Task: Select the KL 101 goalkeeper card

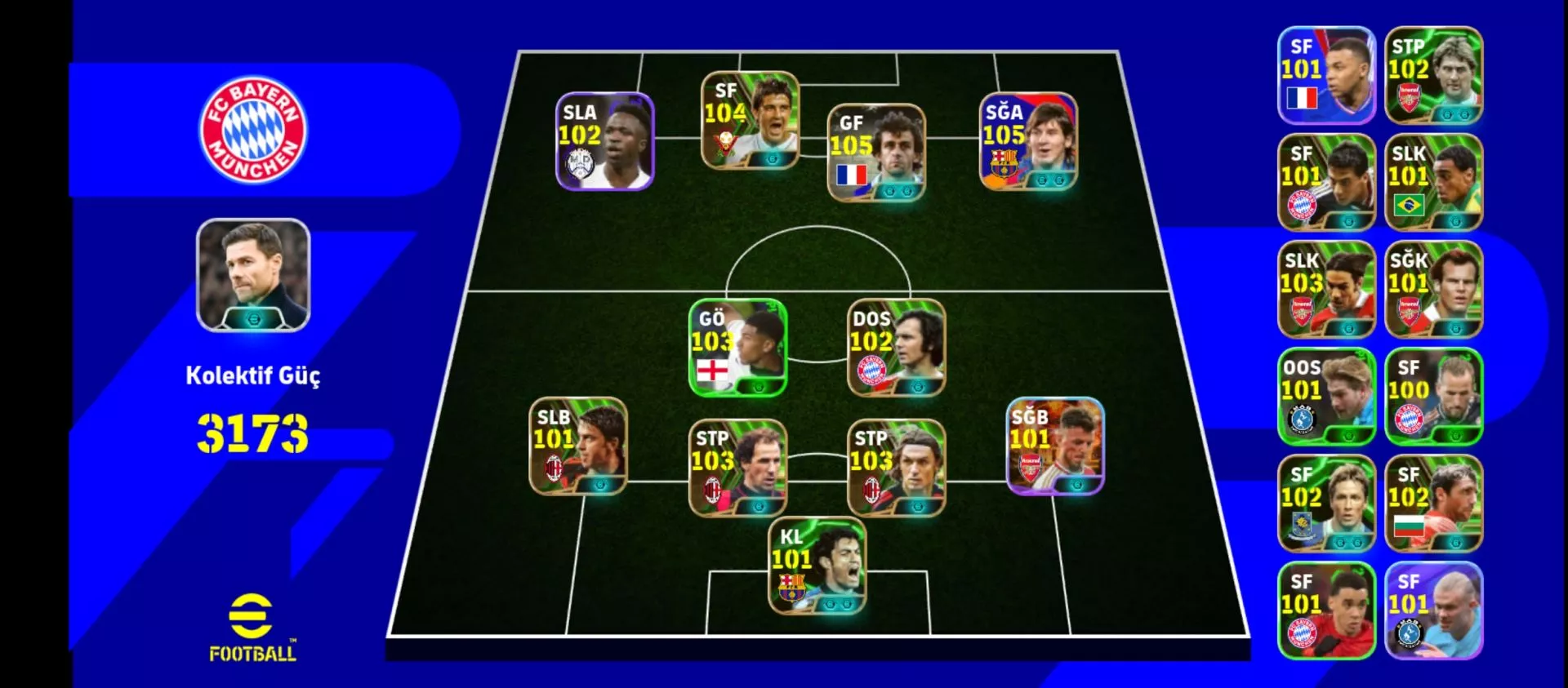Action: pyautogui.click(x=817, y=565)
